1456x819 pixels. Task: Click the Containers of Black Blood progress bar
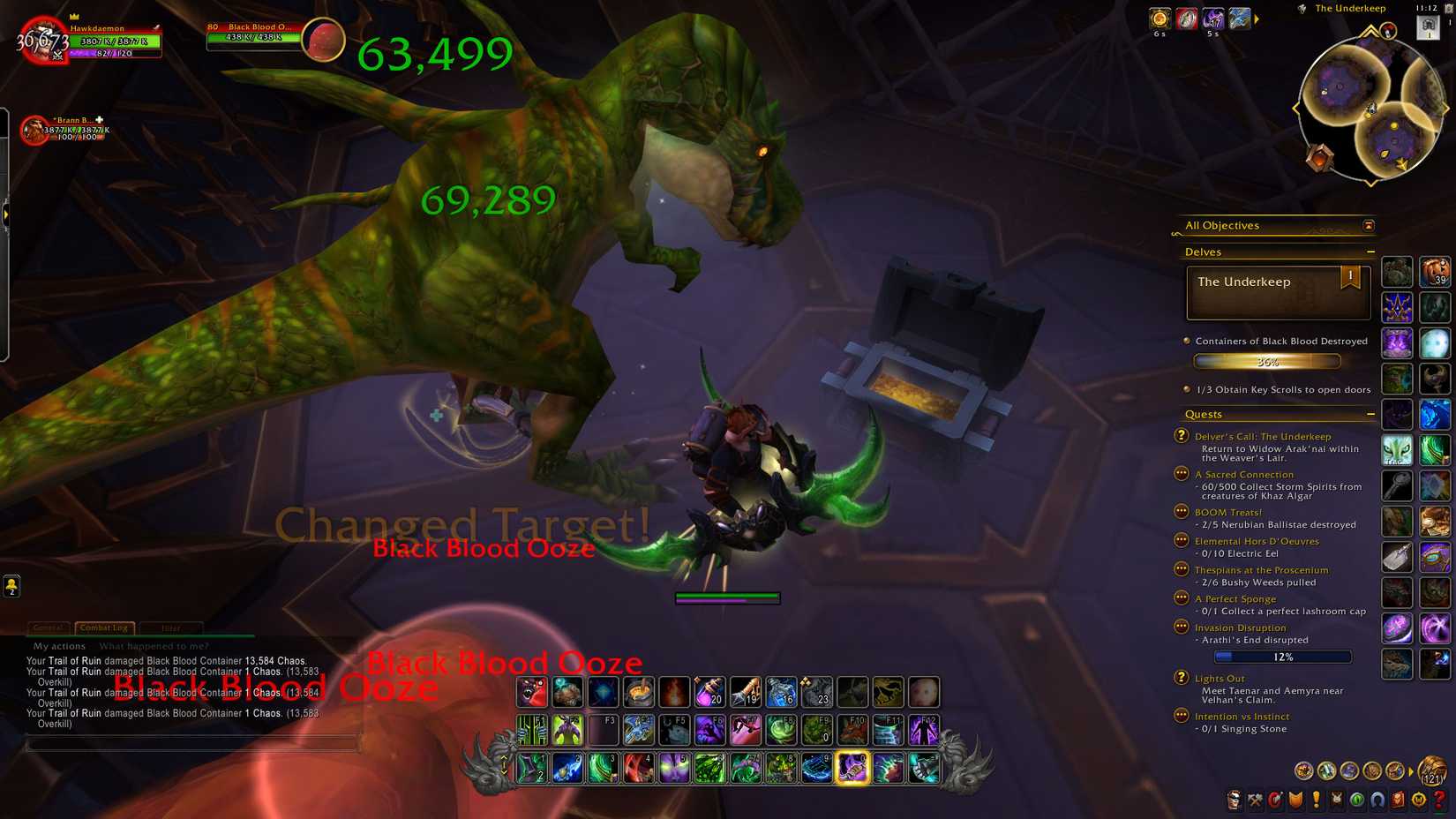pyautogui.click(x=1267, y=360)
